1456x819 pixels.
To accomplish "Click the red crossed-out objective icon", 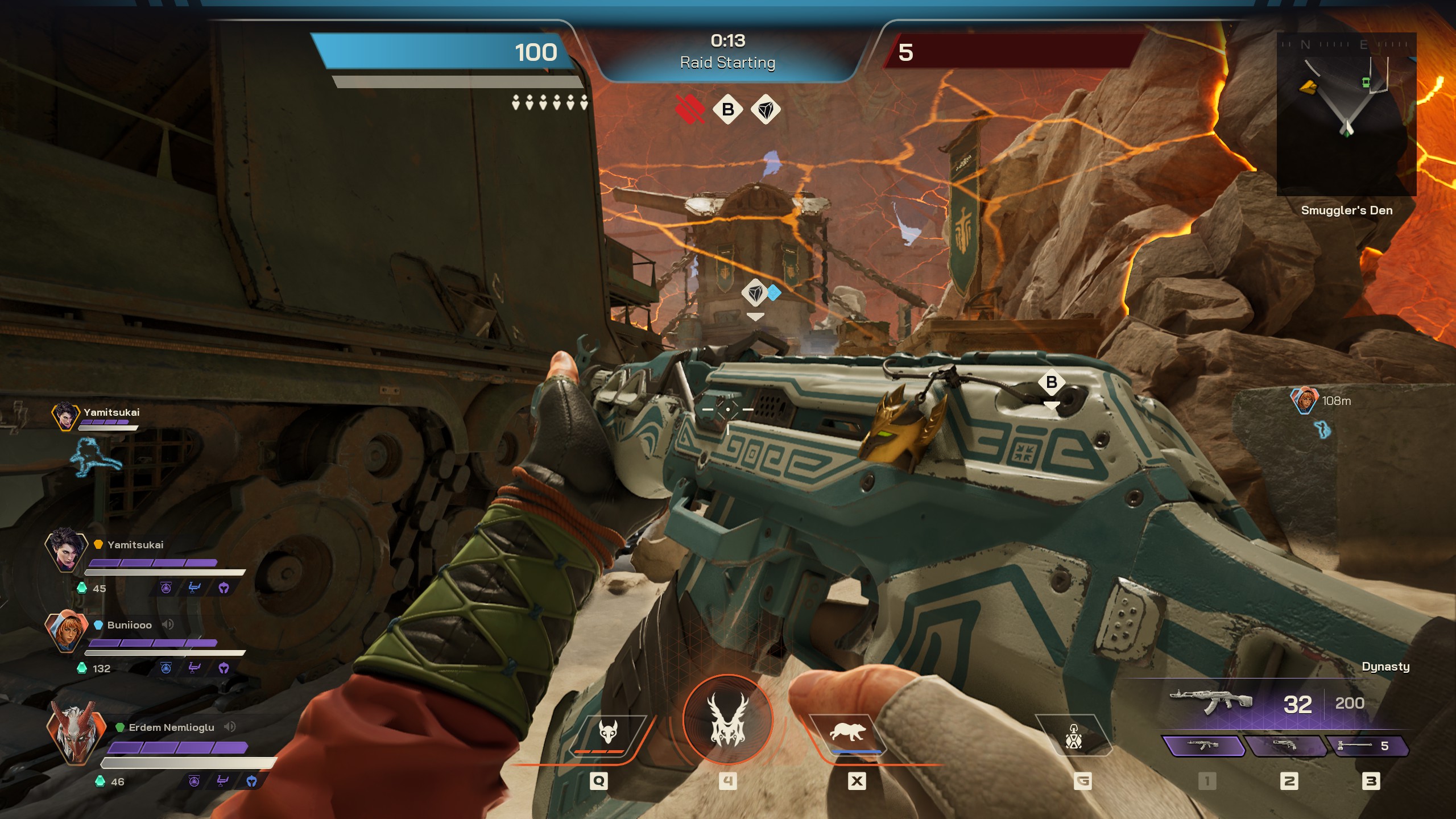I will tap(690, 109).
